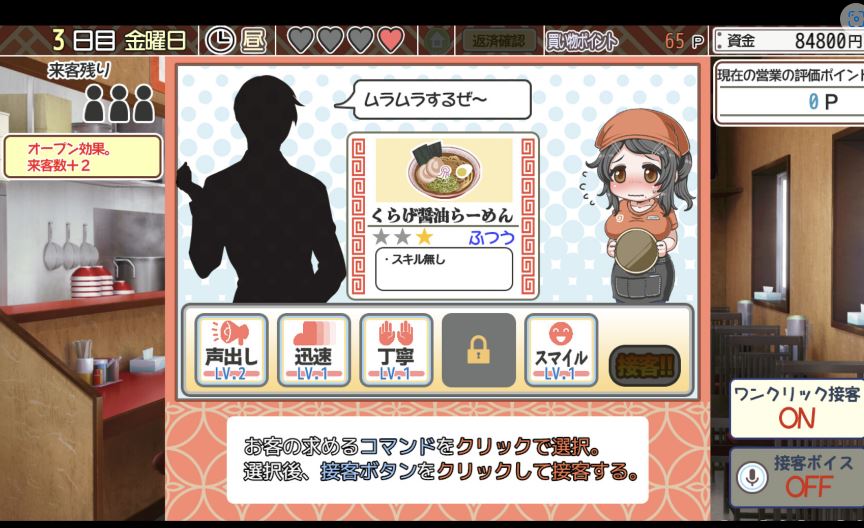Click the clock icon in top bar
This screenshot has height=528, width=864.
[220, 40]
